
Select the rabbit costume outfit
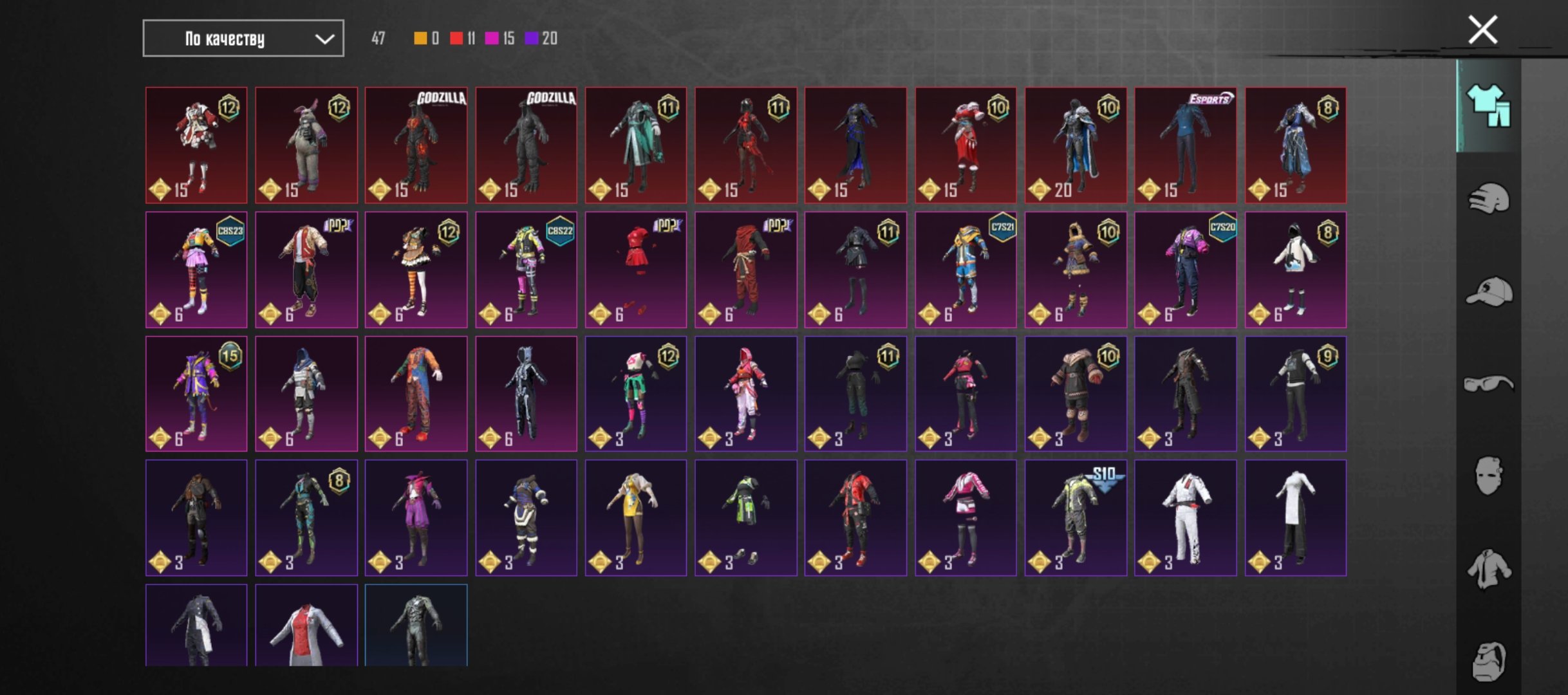pos(306,145)
